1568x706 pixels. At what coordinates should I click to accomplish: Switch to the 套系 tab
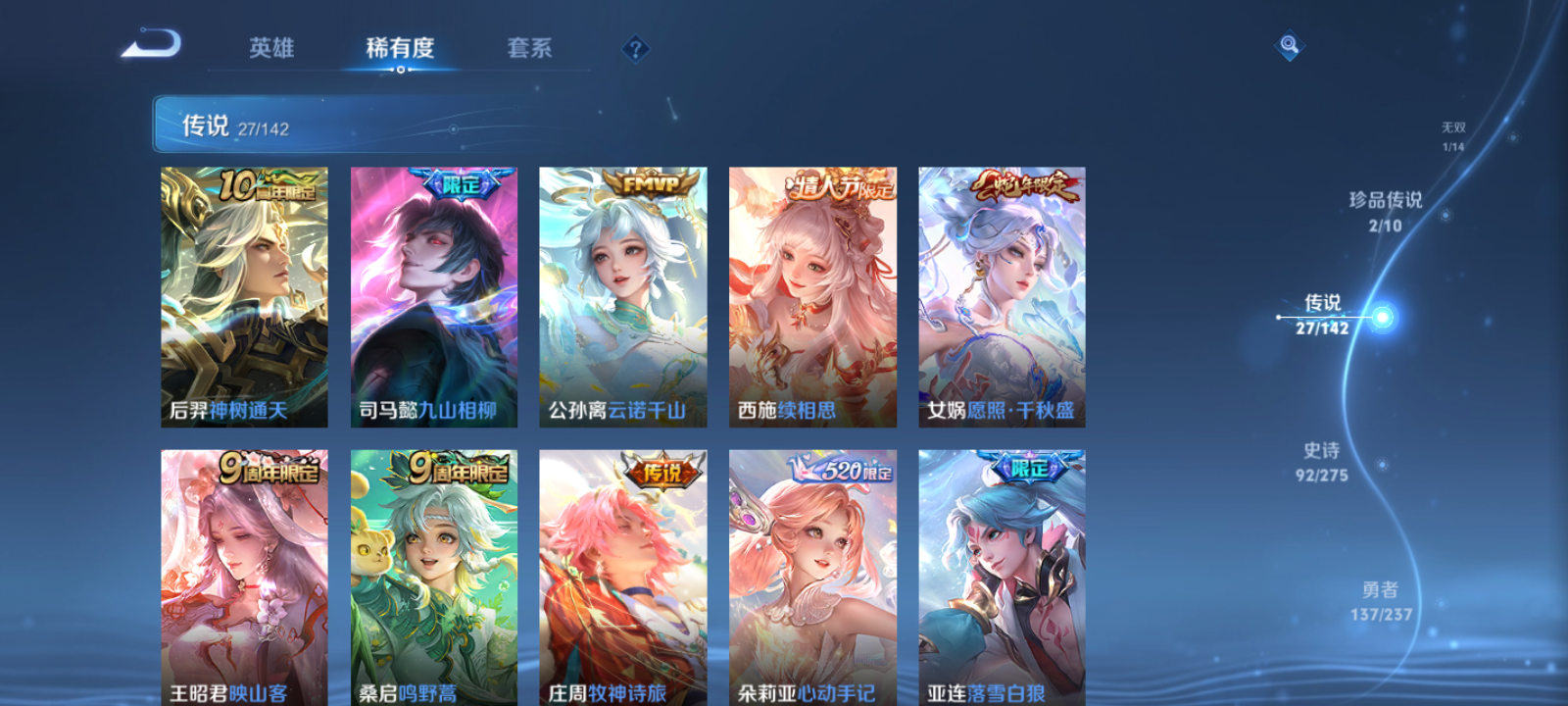coord(529,48)
